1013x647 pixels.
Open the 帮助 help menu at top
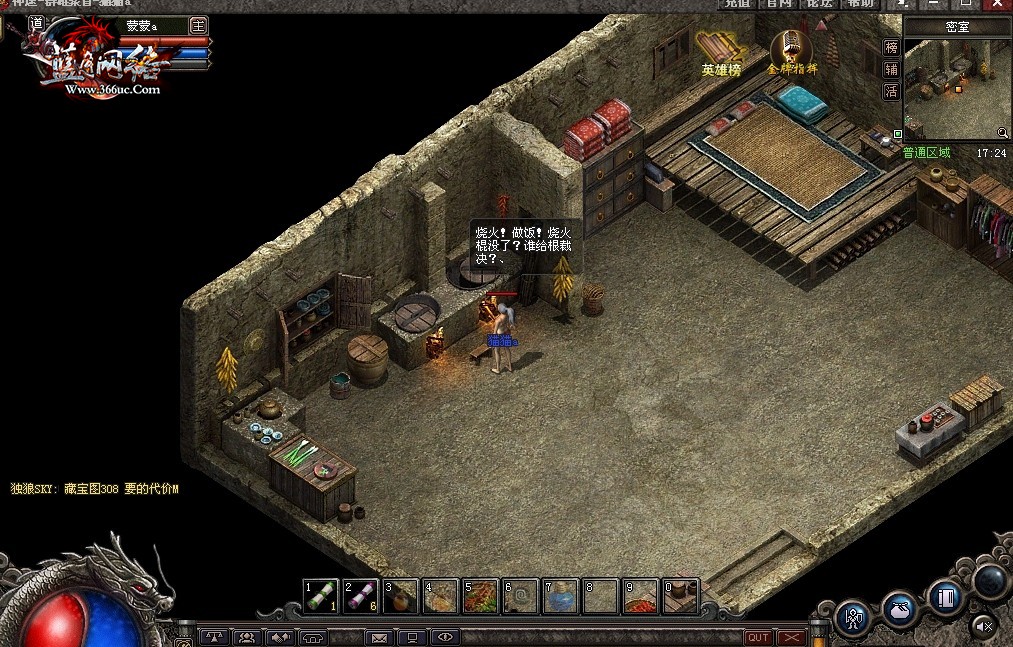click(x=860, y=4)
